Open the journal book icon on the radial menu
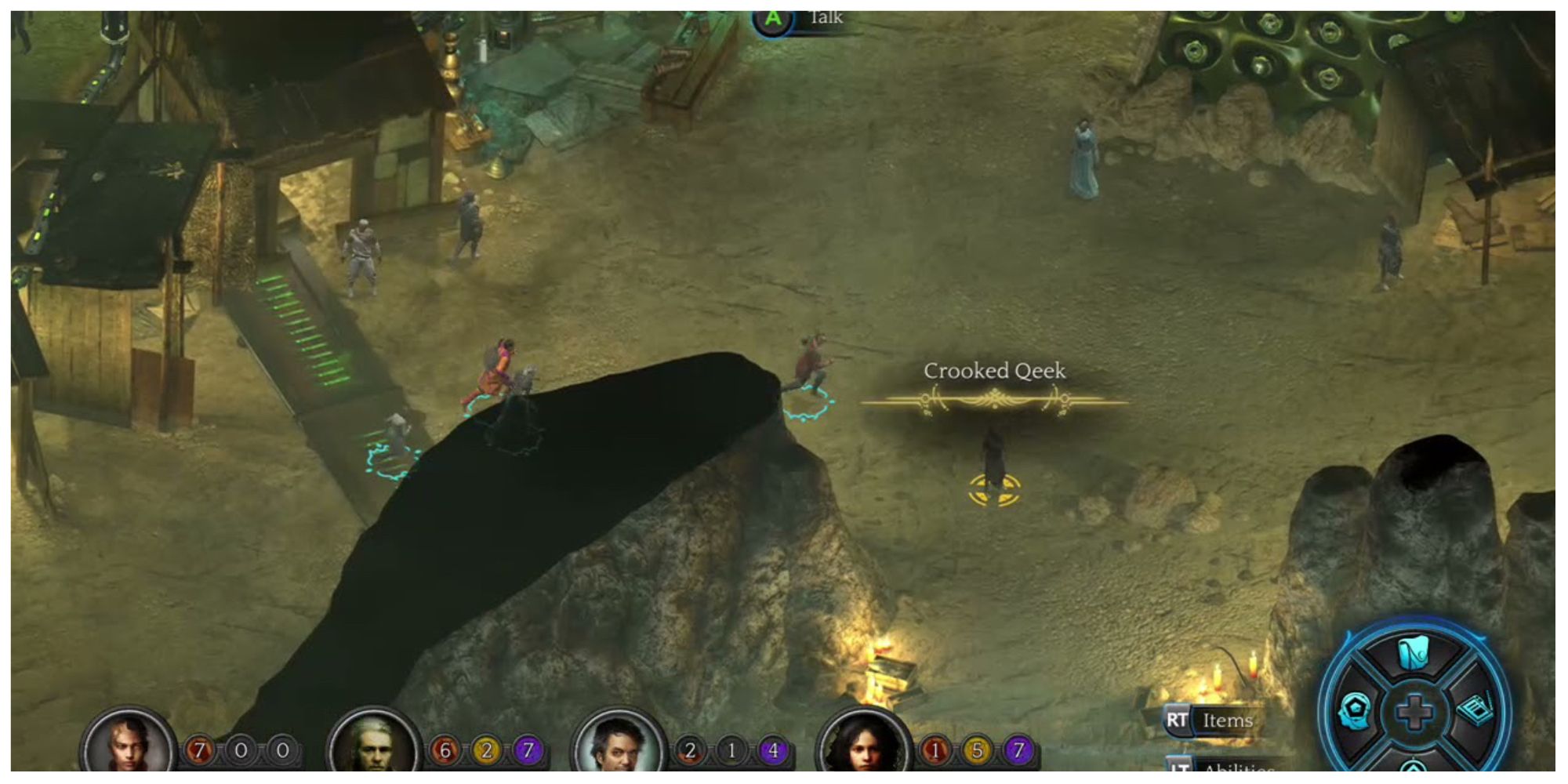Viewport: 1568px width, 784px height. click(1475, 710)
